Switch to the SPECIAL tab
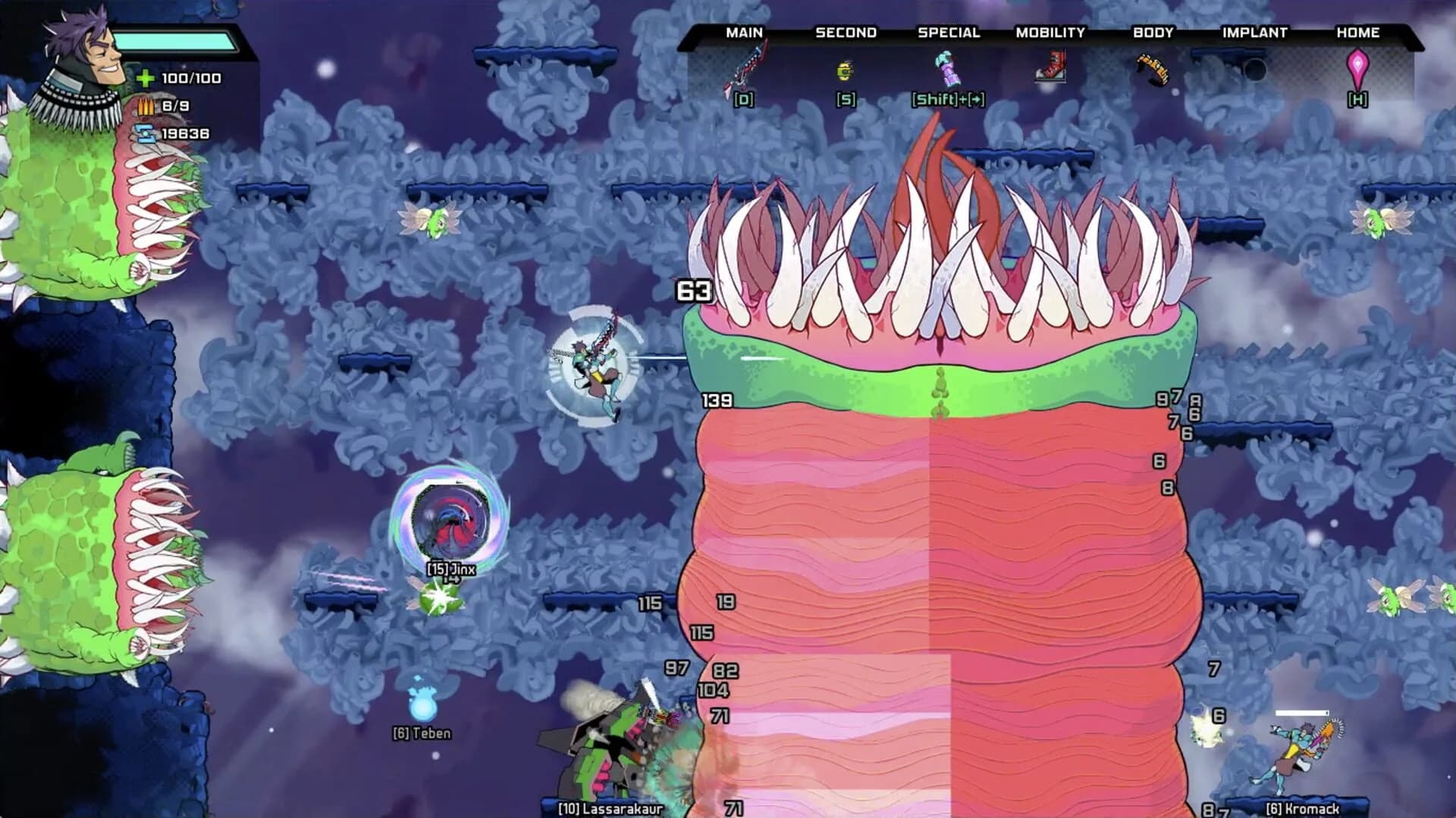 pos(949,33)
